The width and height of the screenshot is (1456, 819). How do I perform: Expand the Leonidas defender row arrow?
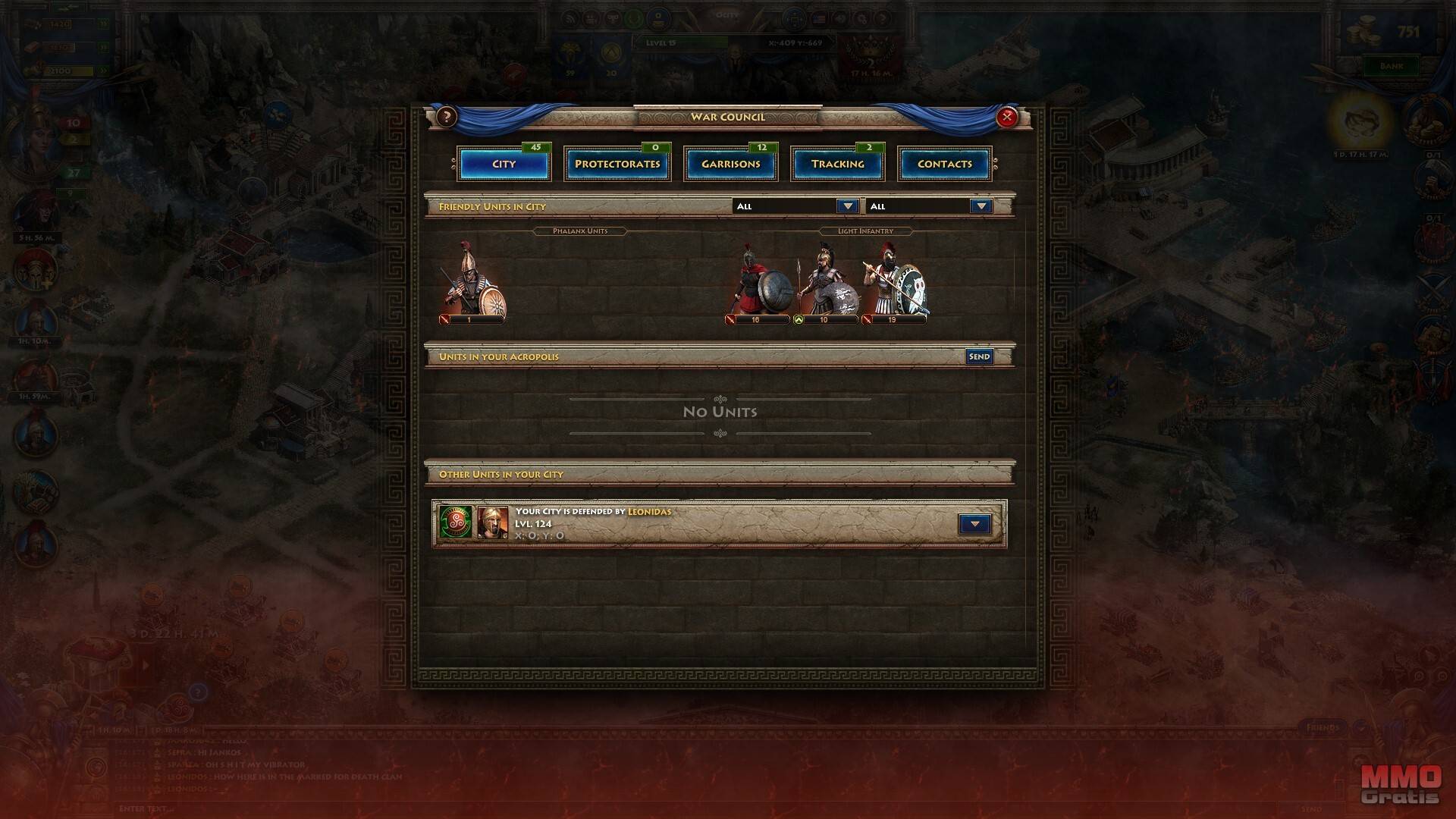pos(974,524)
